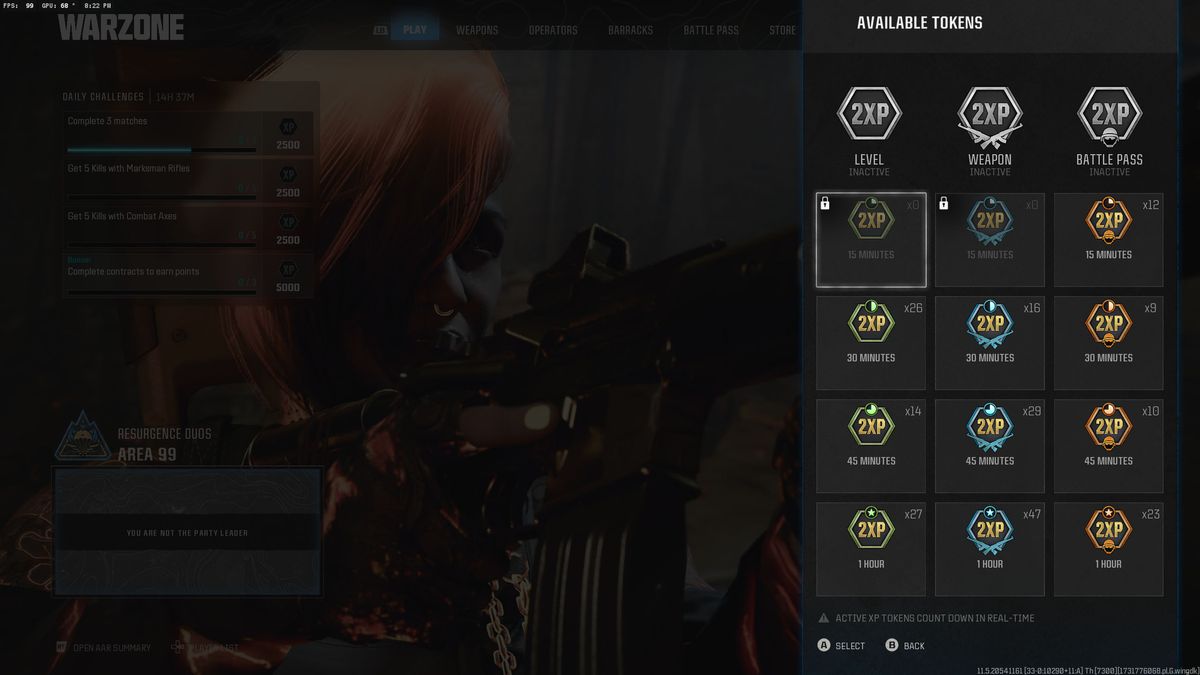Screen dimensions: 1200x675
Task: Switch to the Store tab
Action: [782, 30]
